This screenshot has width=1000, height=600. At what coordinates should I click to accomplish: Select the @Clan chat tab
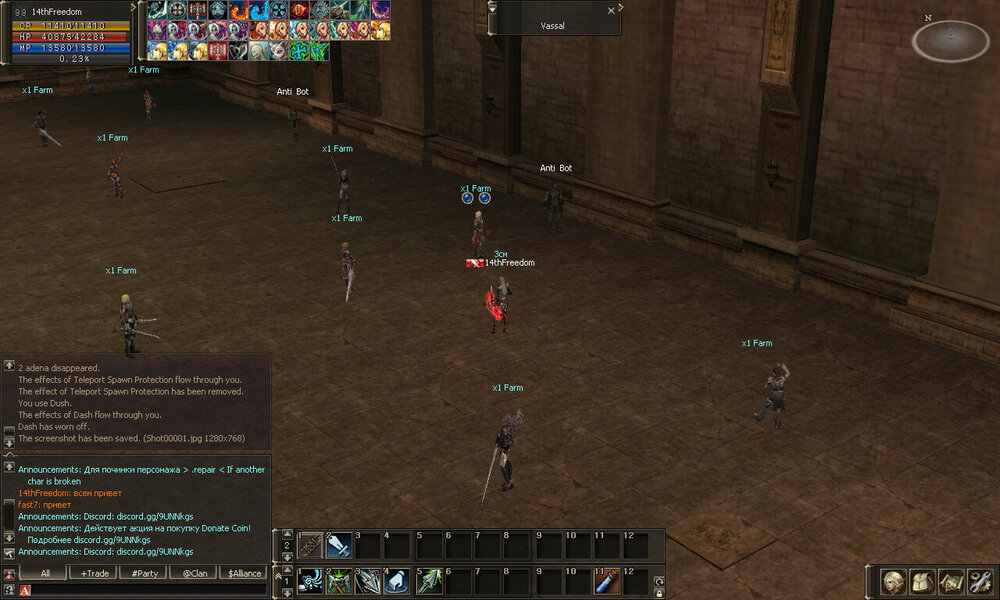(x=194, y=574)
